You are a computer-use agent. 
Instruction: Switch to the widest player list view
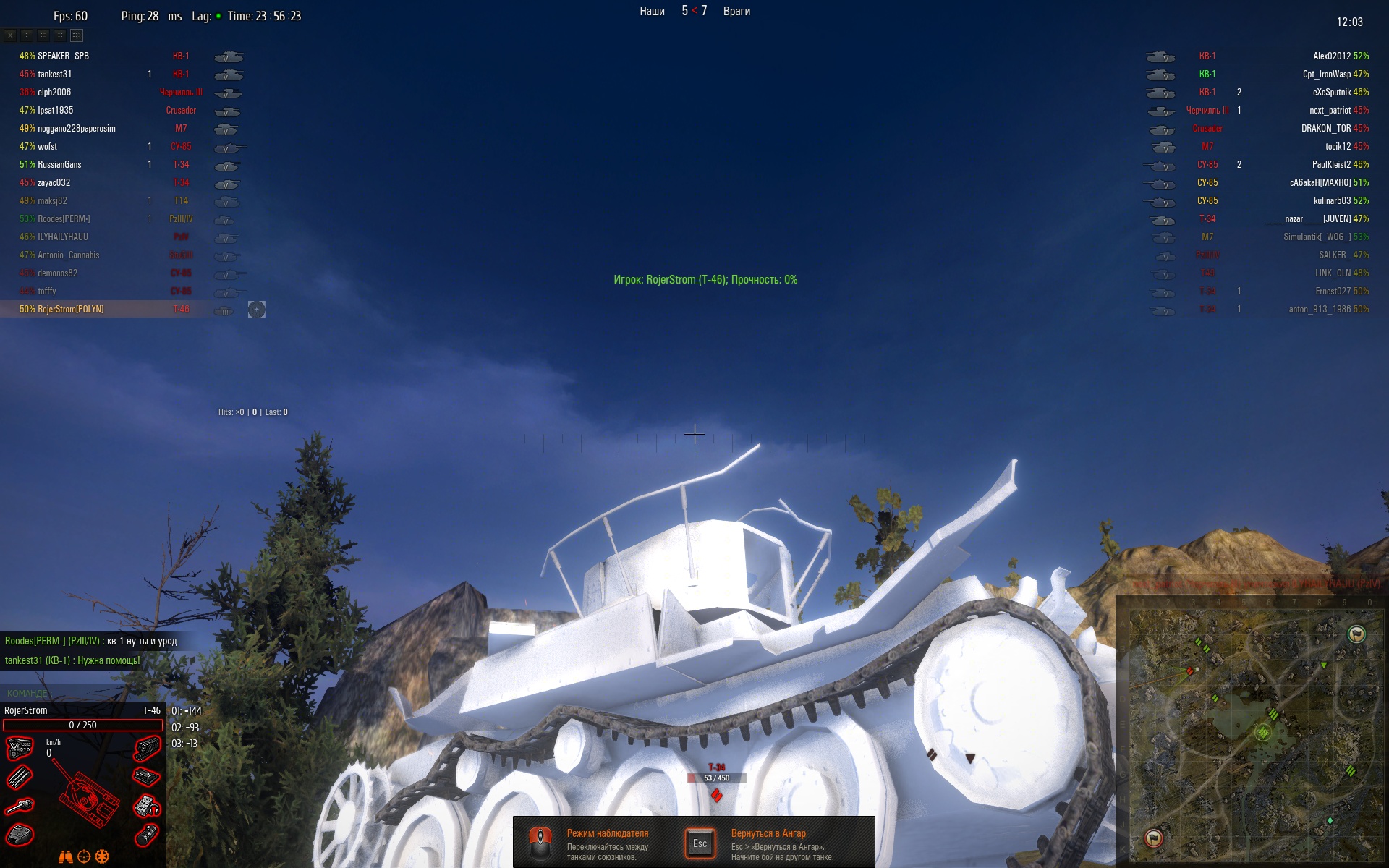[x=77, y=35]
